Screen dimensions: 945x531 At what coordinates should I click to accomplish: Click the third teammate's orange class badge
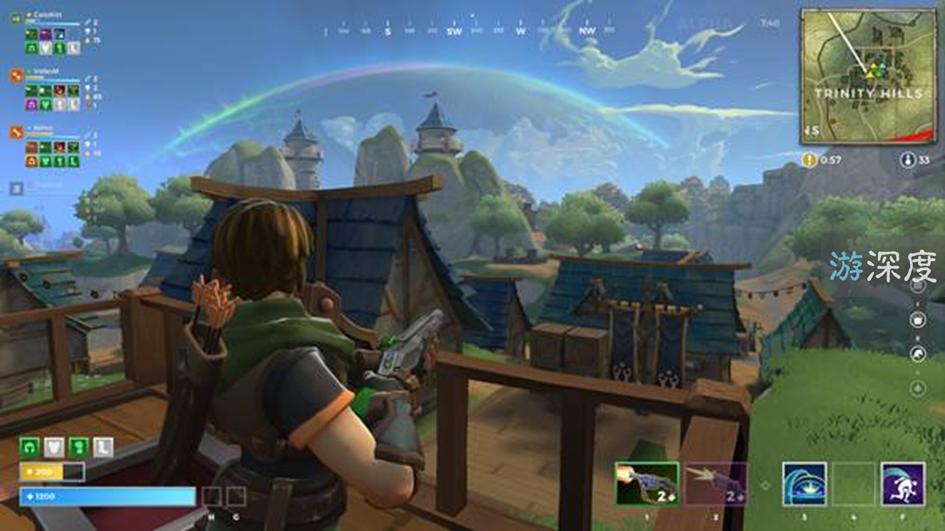tap(16, 131)
